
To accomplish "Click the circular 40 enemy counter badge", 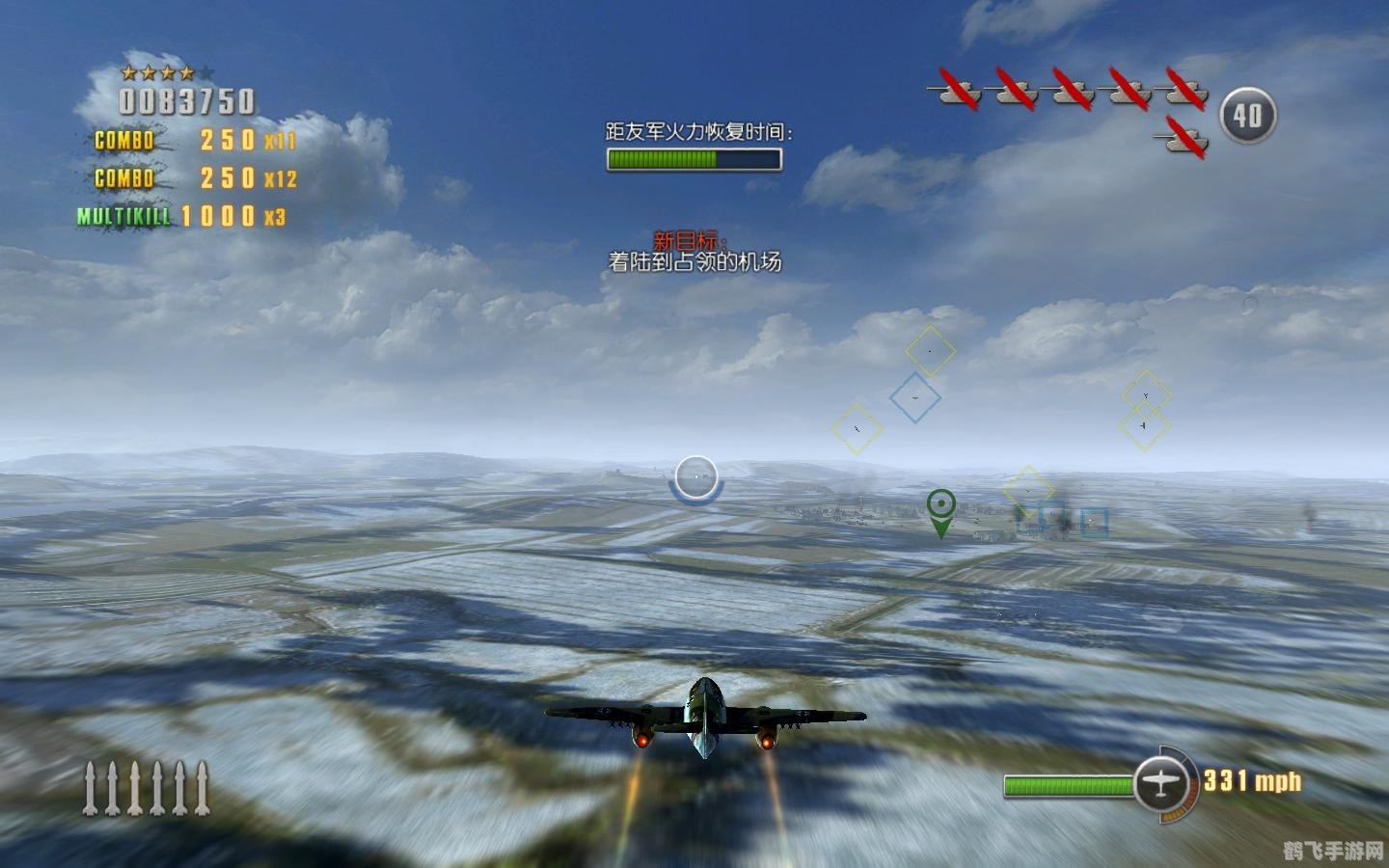I will click(x=1248, y=114).
